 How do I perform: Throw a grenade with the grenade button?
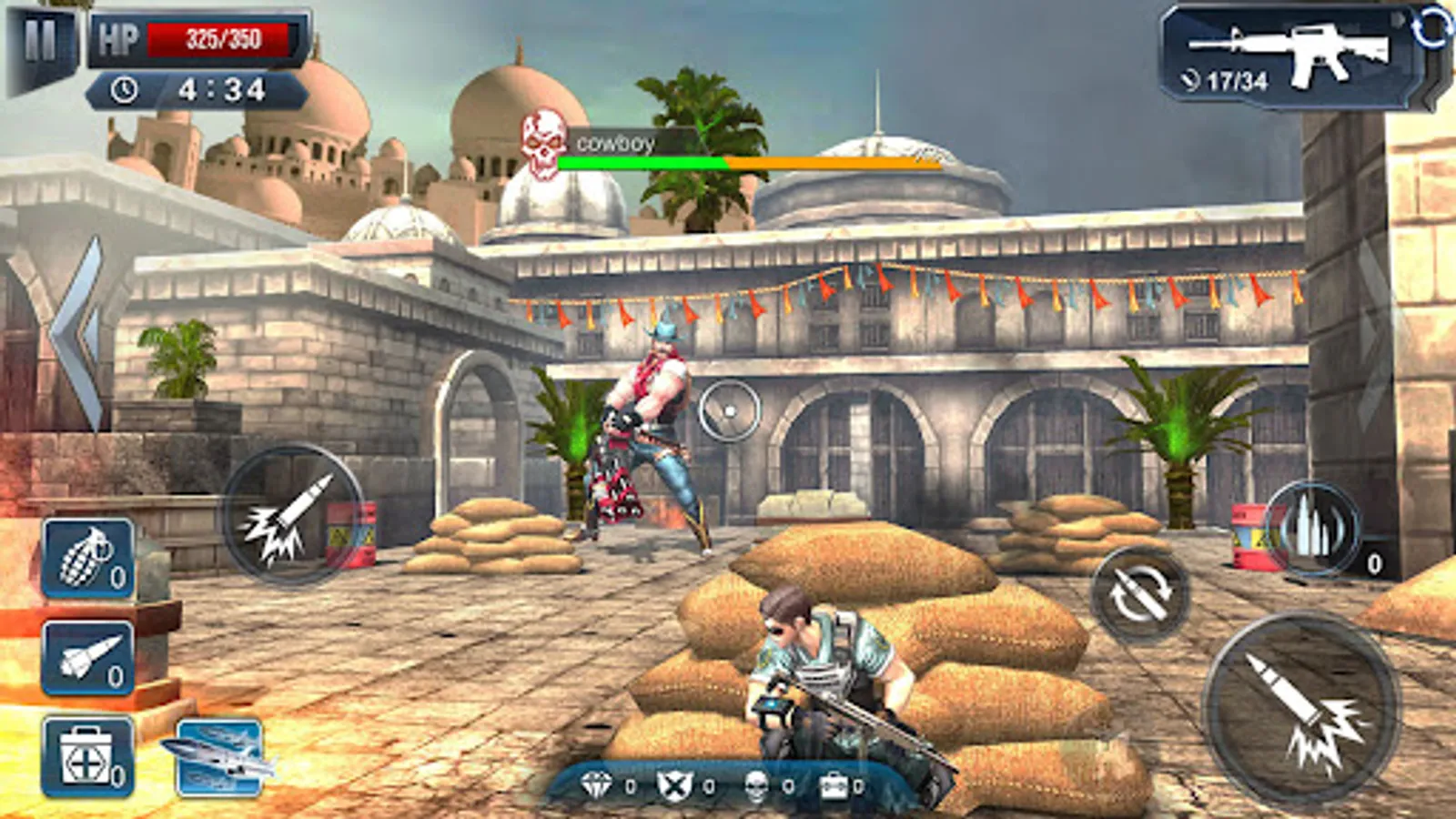[88, 558]
